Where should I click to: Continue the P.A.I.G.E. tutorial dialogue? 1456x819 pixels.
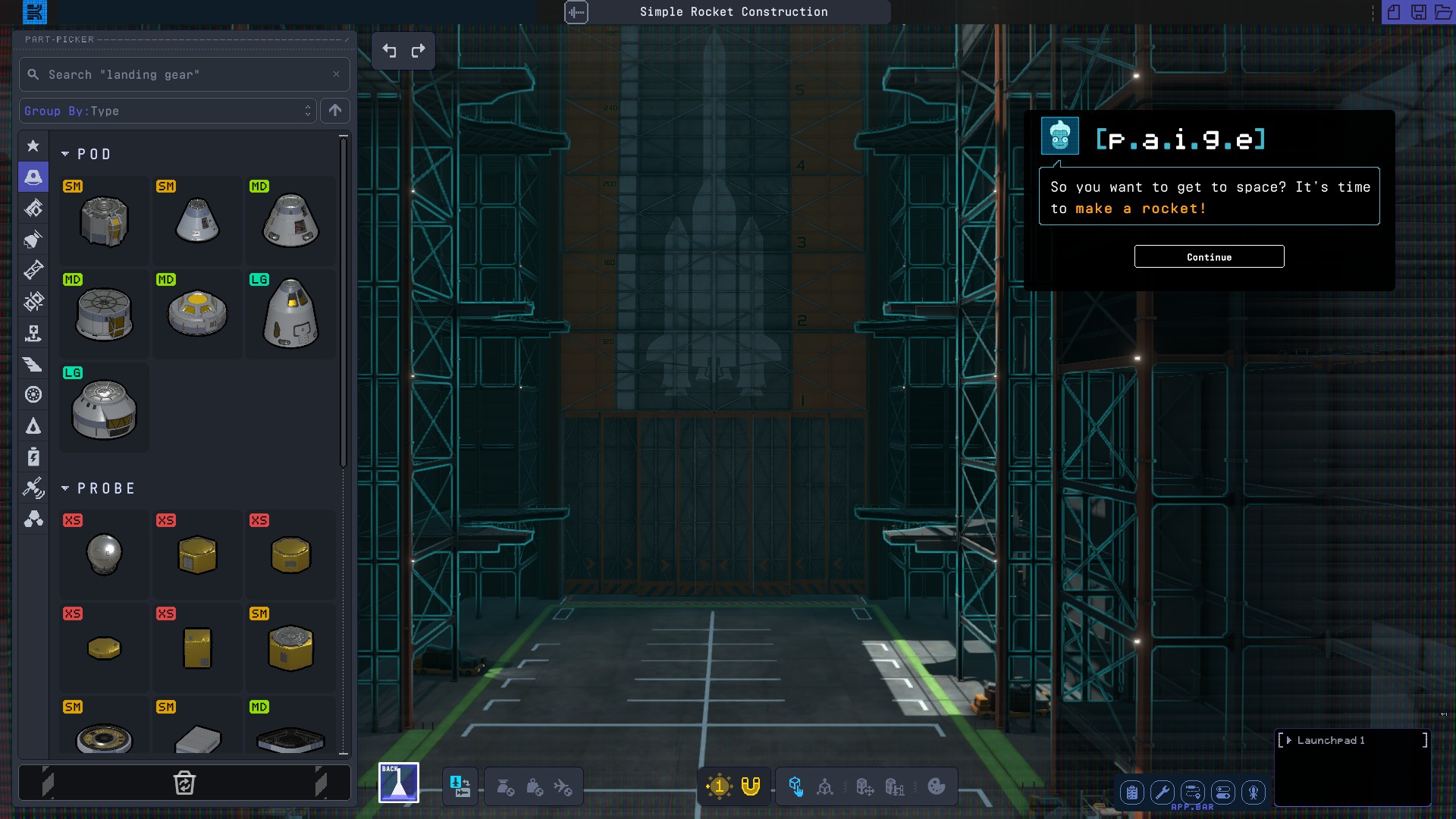1209,256
